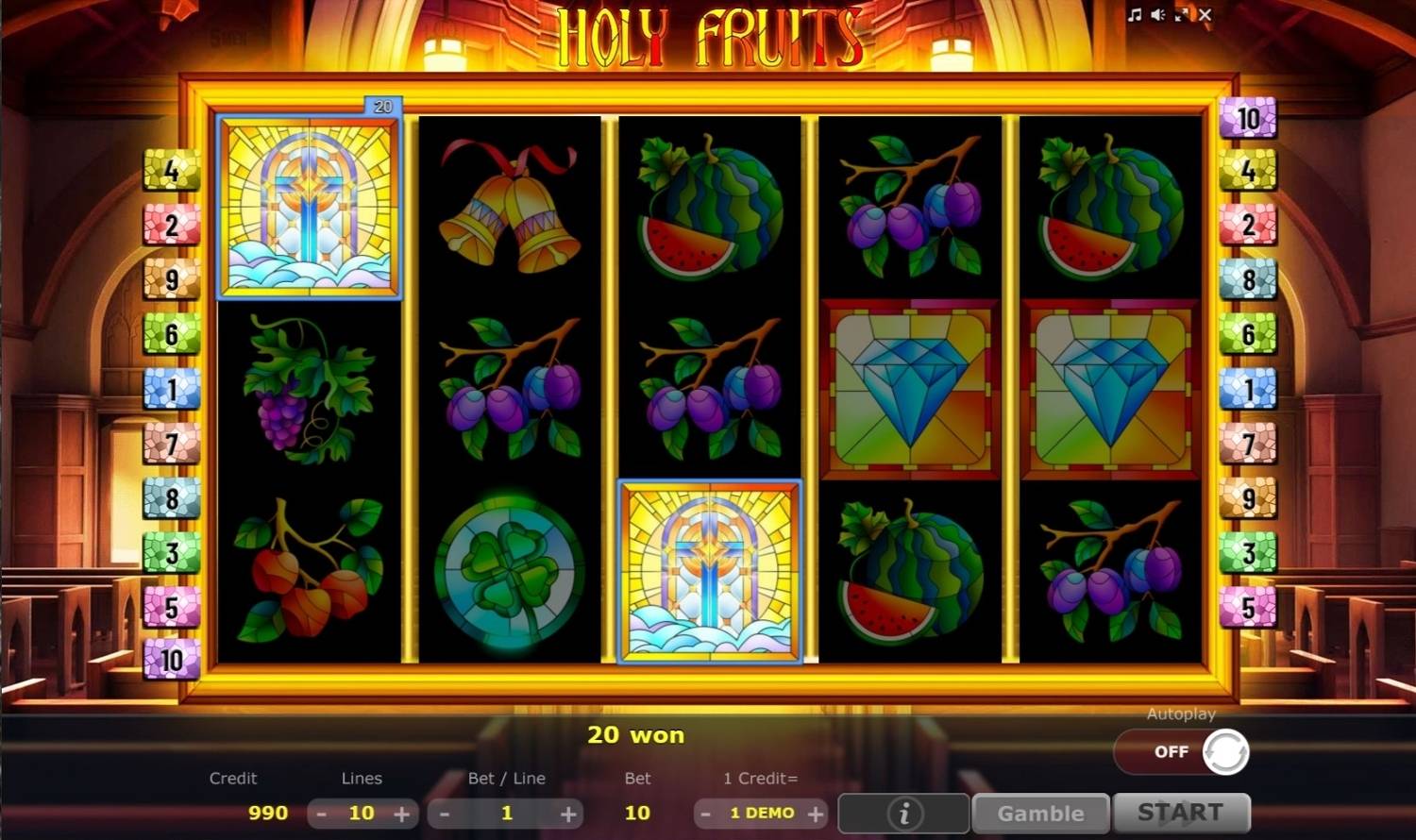Increase Lines with the plus stepper
The height and width of the screenshot is (840, 1416).
pyautogui.click(x=404, y=813)
